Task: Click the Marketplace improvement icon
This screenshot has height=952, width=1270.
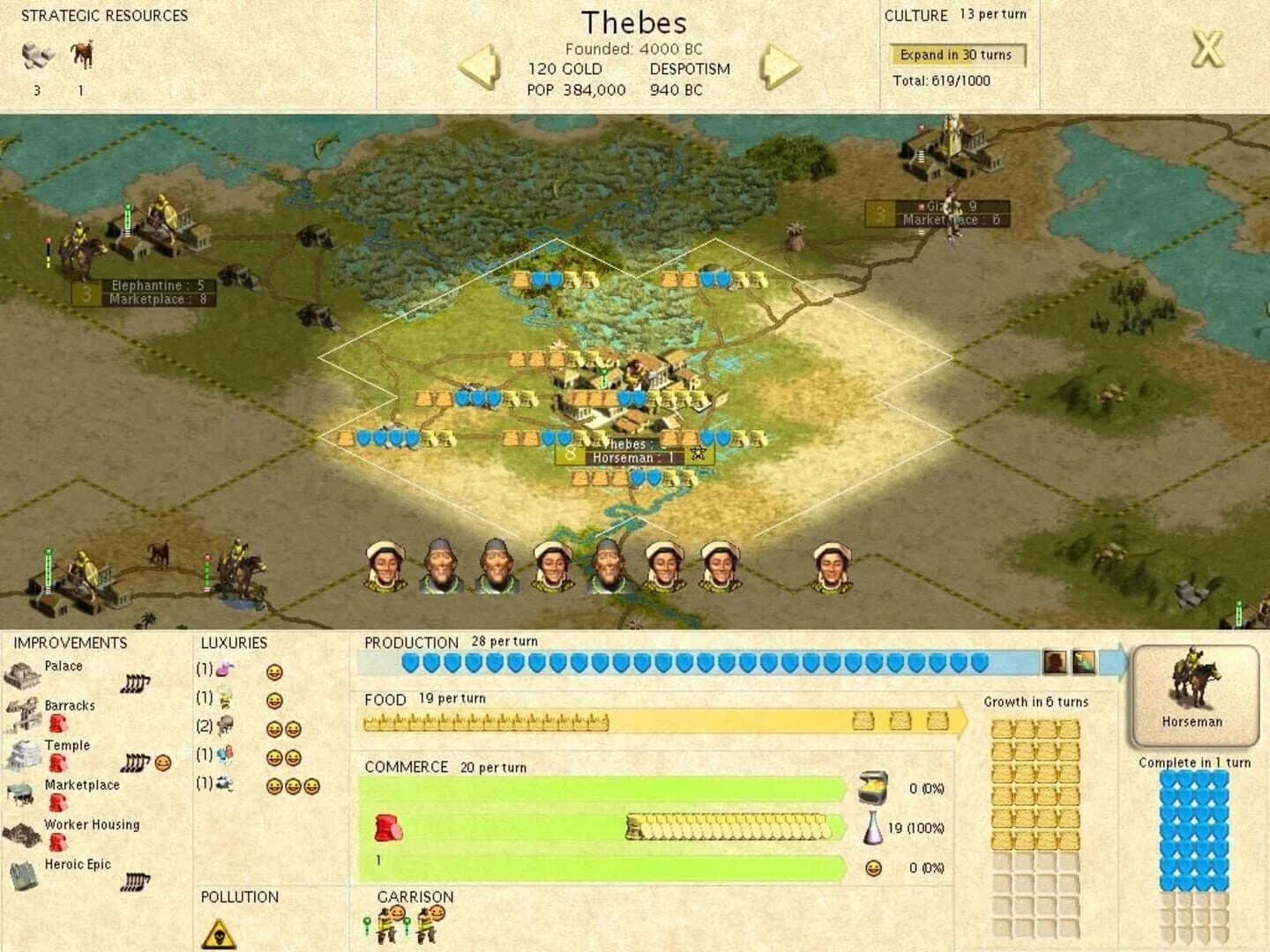Action: pyautogui.click(x=22, y=793)
